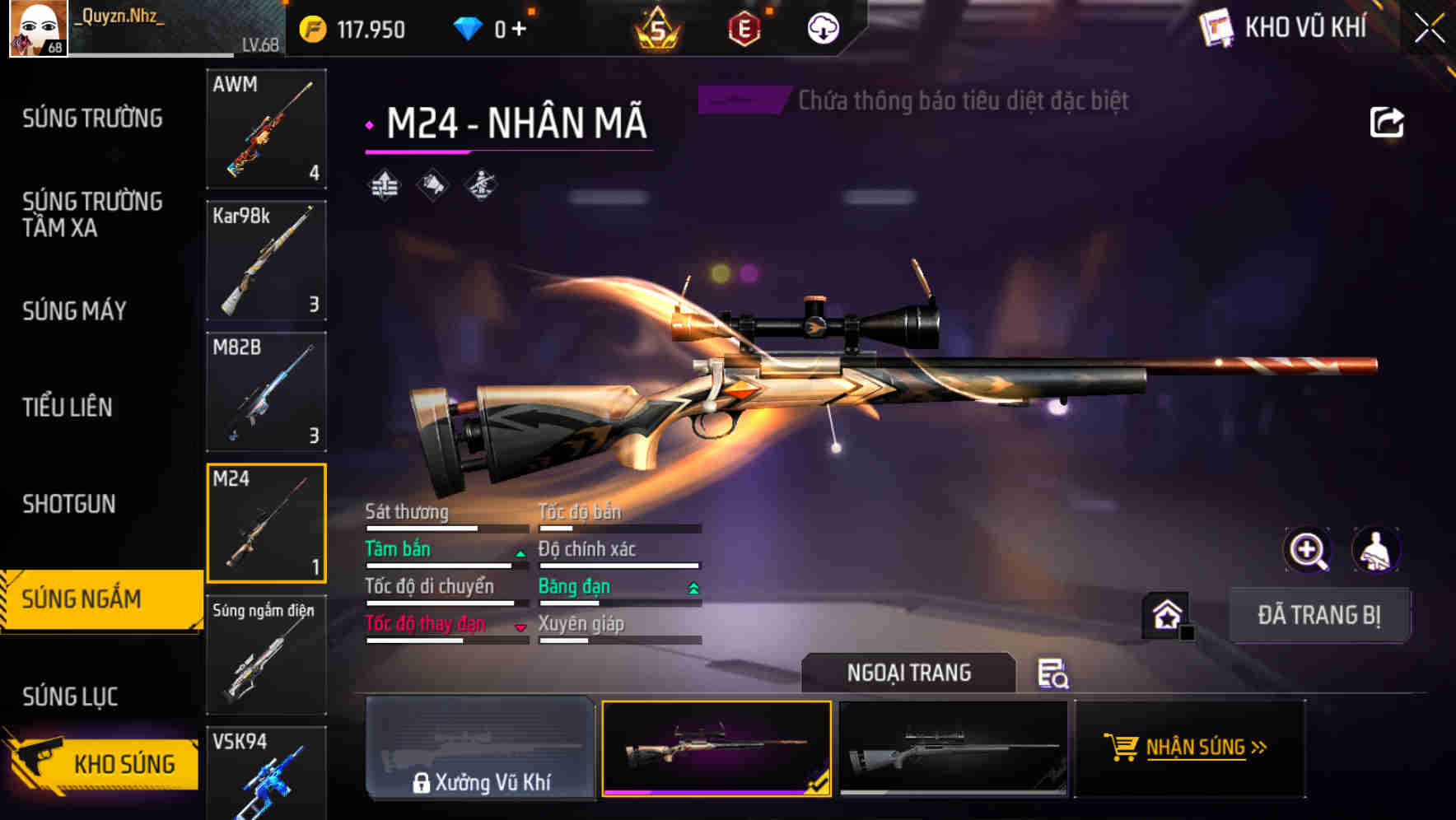This screenshot has width=1456, height=820.
Task: Open the SÚNG TRƯỜNG TẦM XA category
Action: [x=93, y=215]
